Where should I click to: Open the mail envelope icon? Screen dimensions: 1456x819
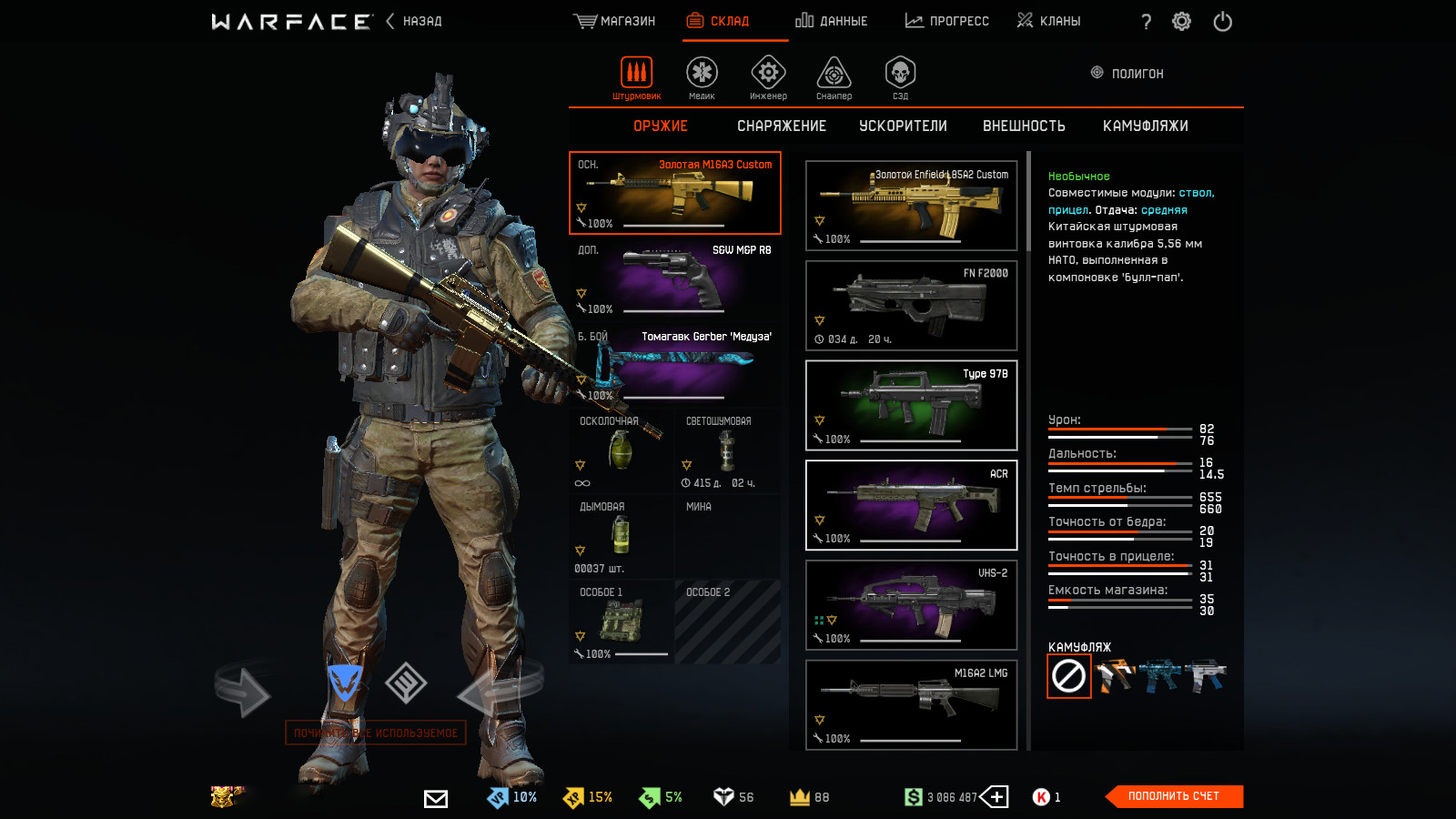coord(436,798)
